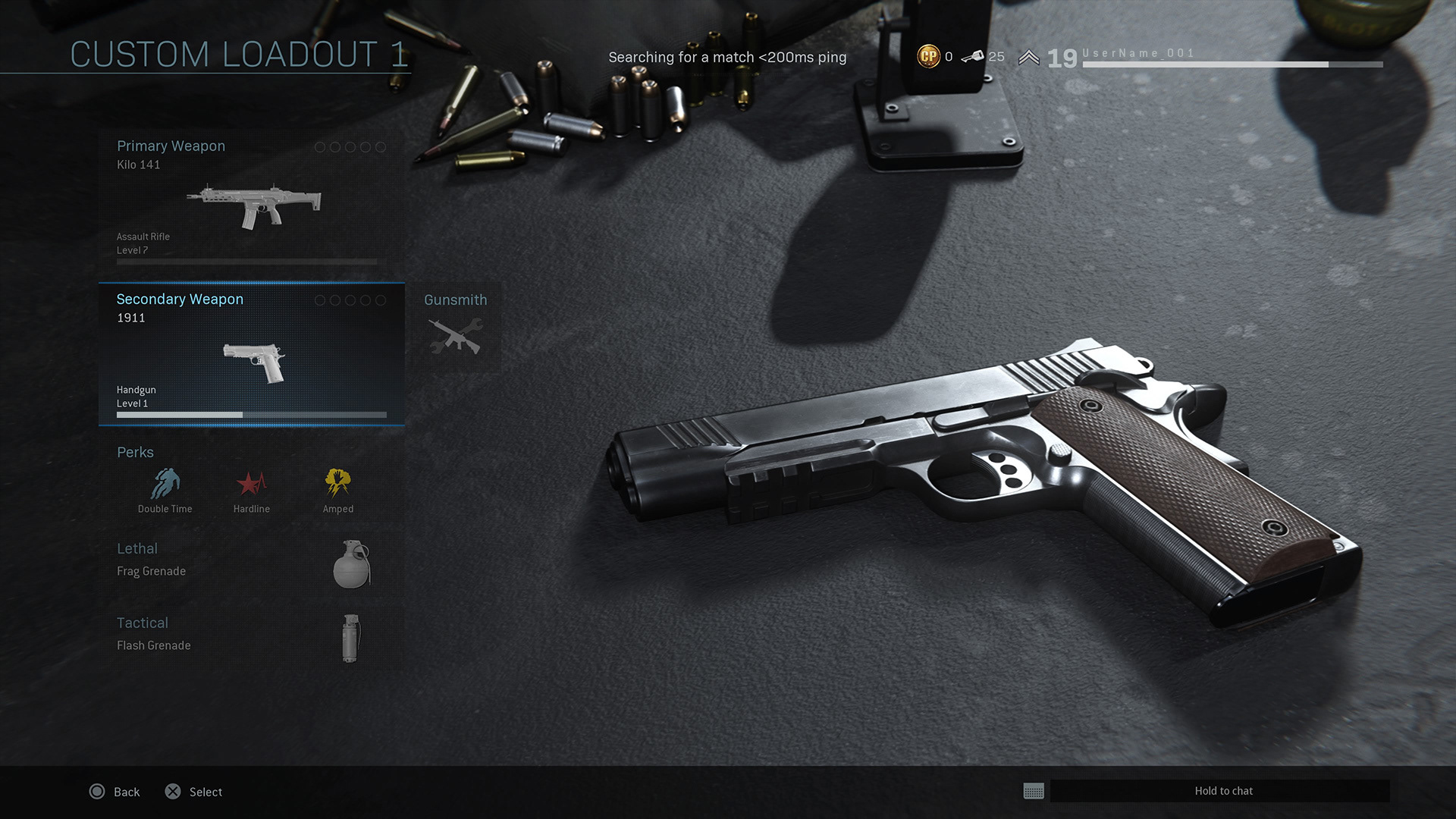This screenshot has height=819, width=1456.
Task: Click the Select button
Action: coord(194,792)
